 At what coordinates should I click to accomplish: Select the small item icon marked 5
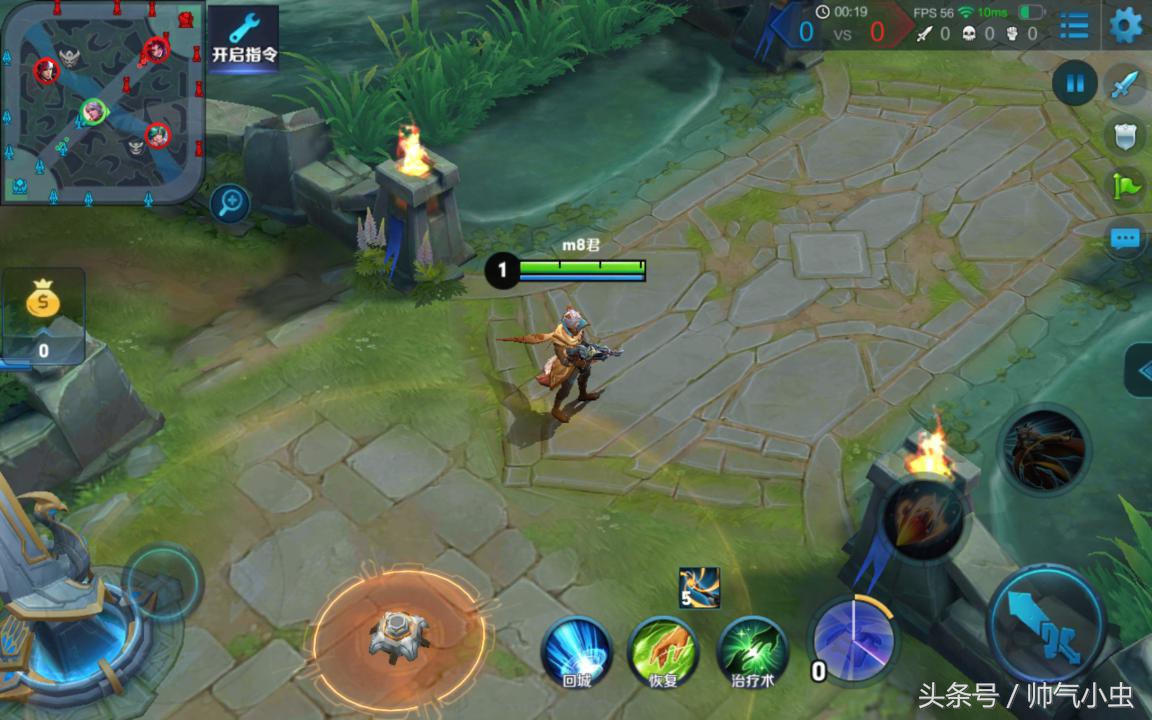[x=699, y=588]
